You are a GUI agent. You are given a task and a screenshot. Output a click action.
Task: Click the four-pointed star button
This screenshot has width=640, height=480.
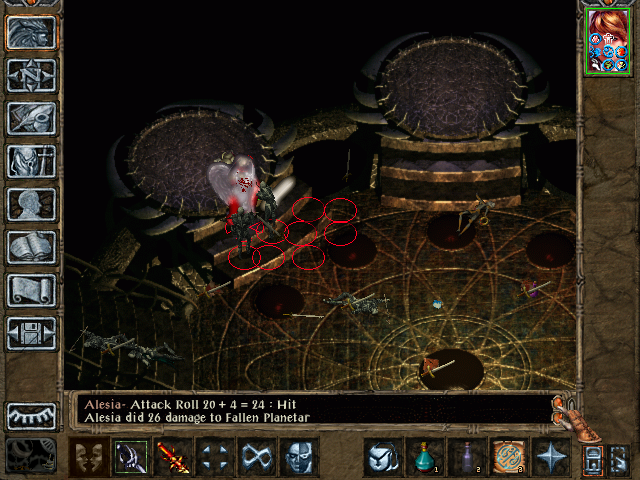(x=550, y=457)
